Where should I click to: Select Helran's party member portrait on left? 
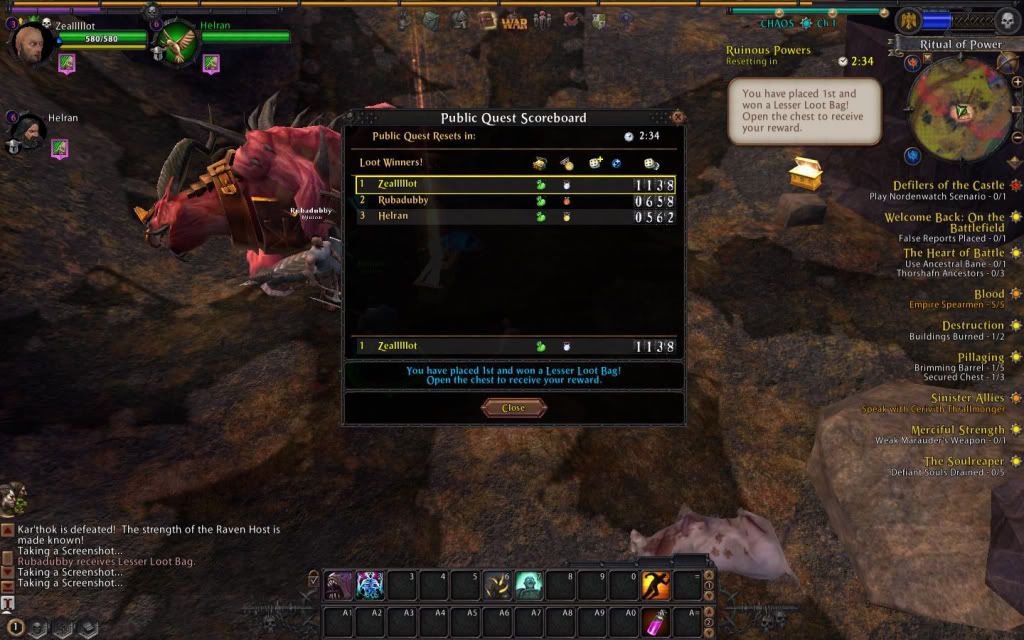click(x=26, y=133)
